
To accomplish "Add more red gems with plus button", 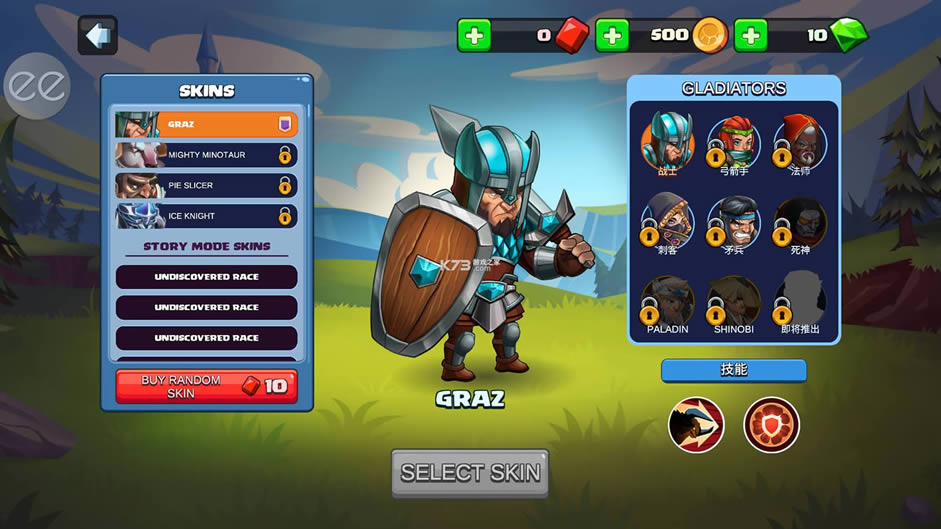I will coord(474,35).
